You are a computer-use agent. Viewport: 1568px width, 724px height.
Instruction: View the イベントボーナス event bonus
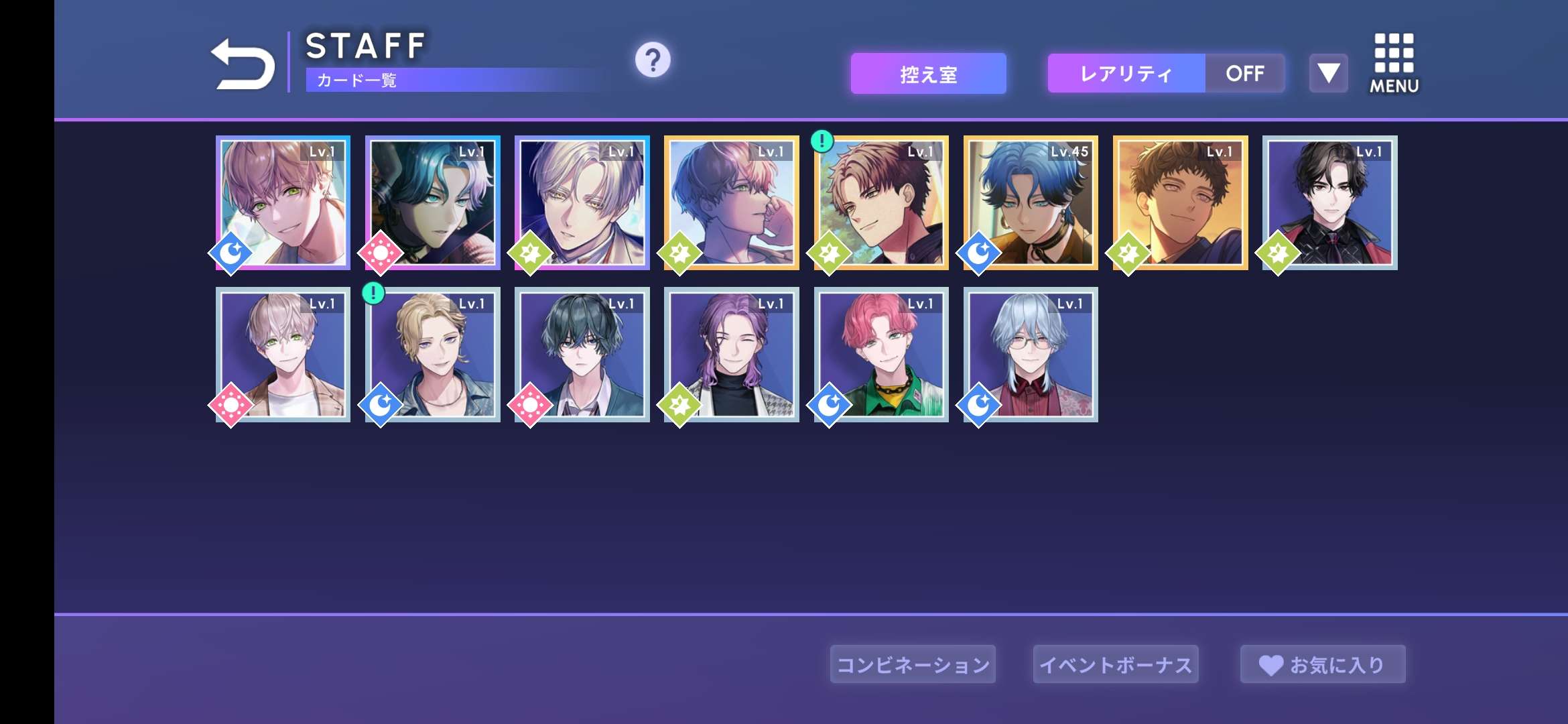[1116, 664]
